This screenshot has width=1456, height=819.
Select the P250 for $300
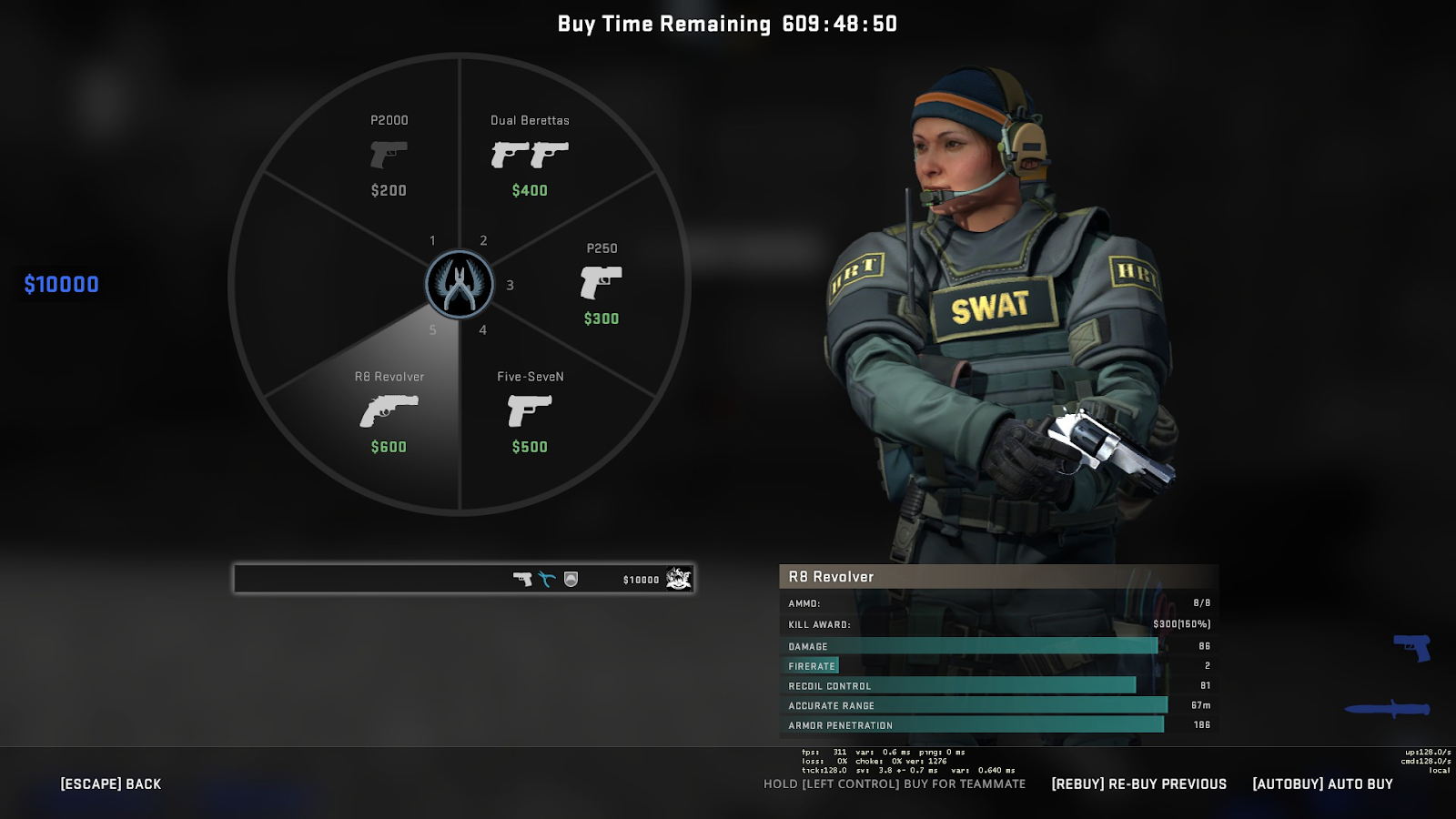[x=601, y=283]
